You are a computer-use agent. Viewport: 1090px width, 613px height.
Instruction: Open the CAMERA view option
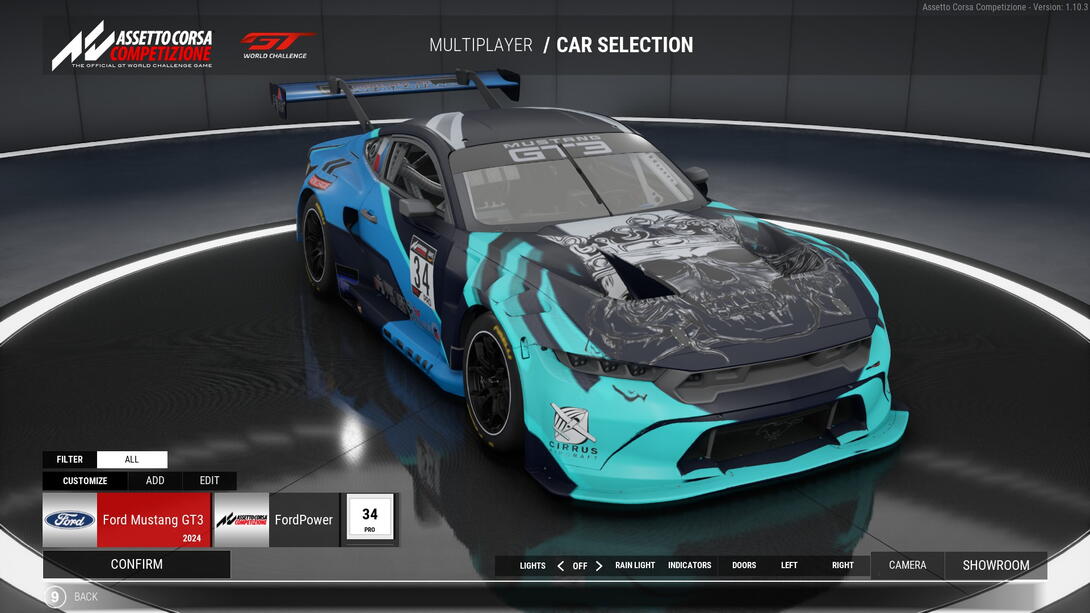pyautogui.click(x=907, y=566)
